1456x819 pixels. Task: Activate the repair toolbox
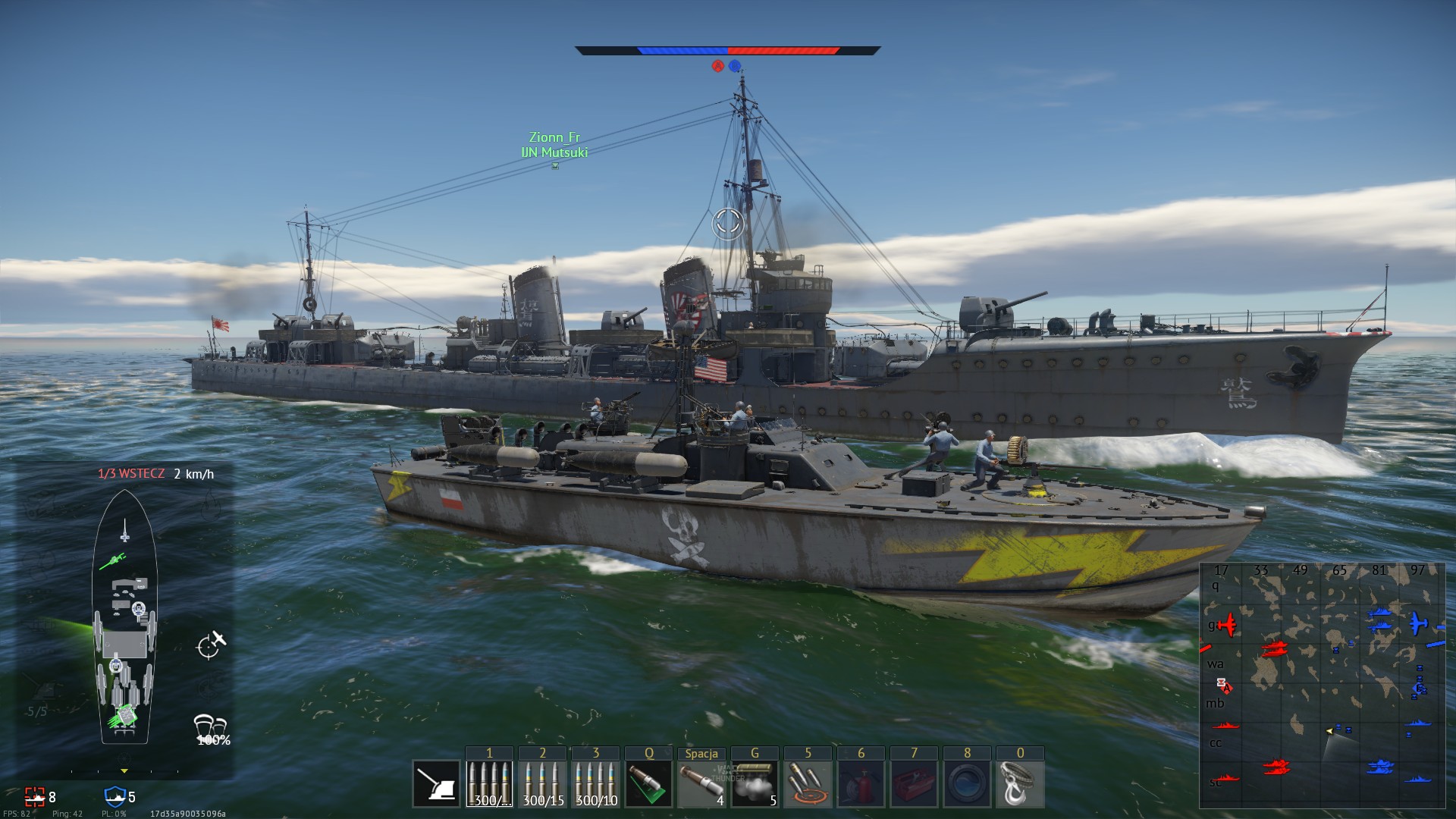coord(914,784)
